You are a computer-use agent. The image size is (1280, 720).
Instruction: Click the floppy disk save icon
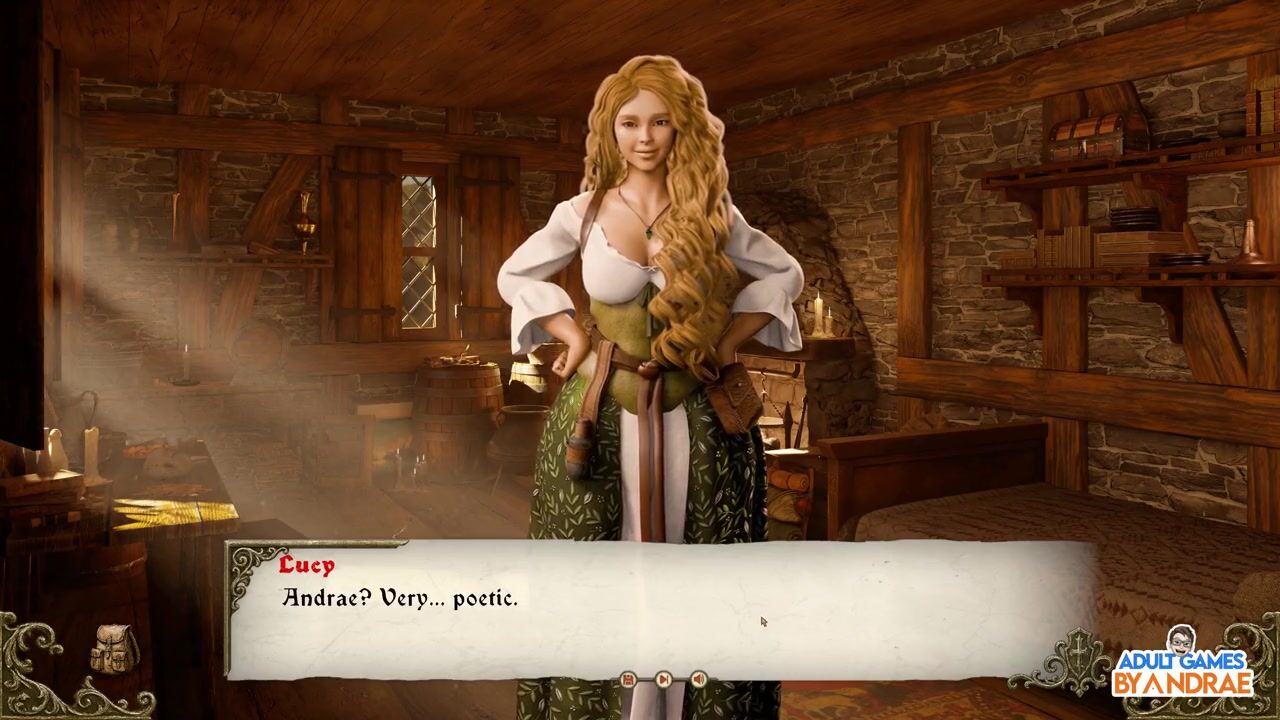628,680
